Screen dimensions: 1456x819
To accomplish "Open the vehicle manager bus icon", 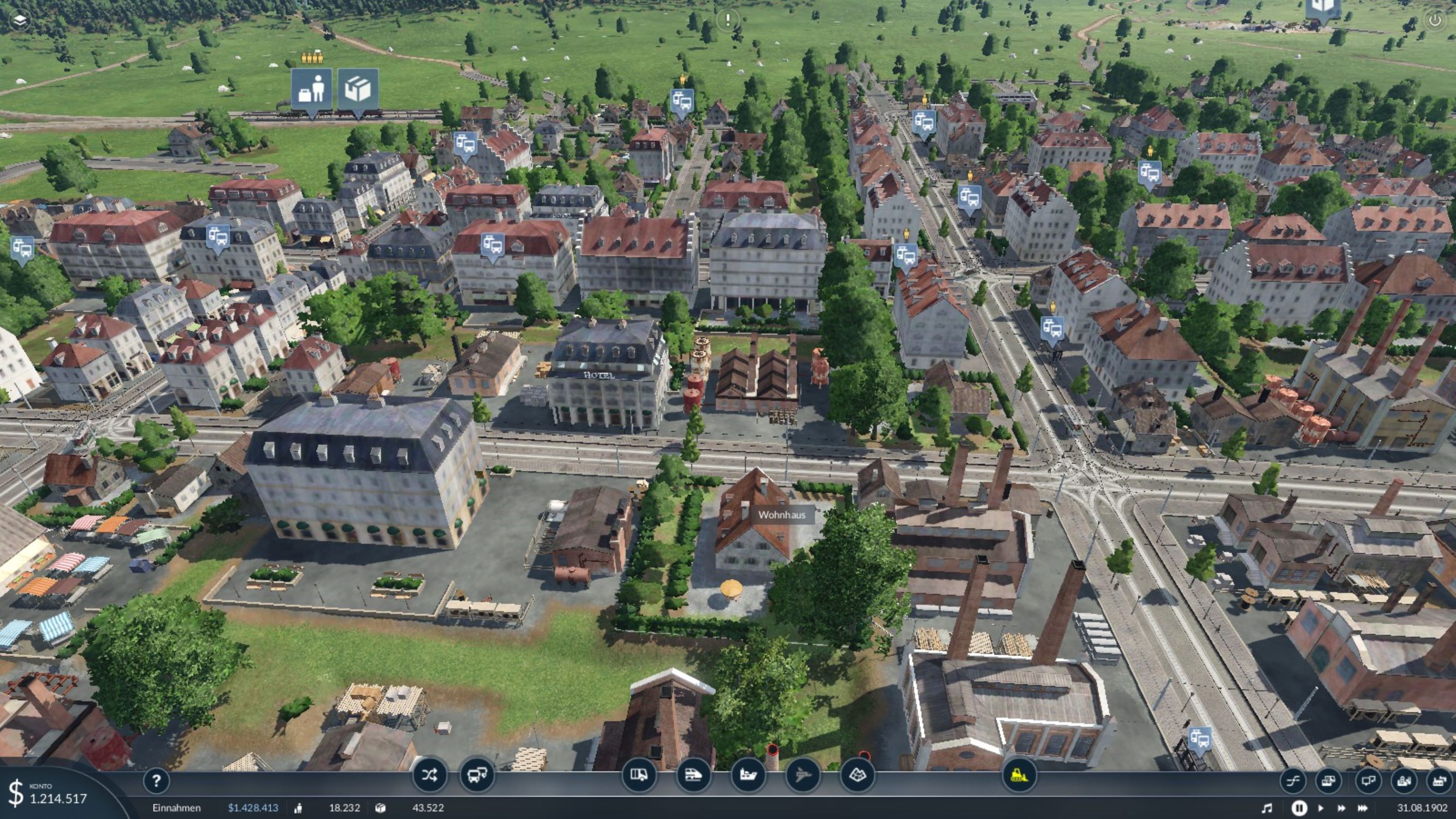I will [x=476, y=775].
